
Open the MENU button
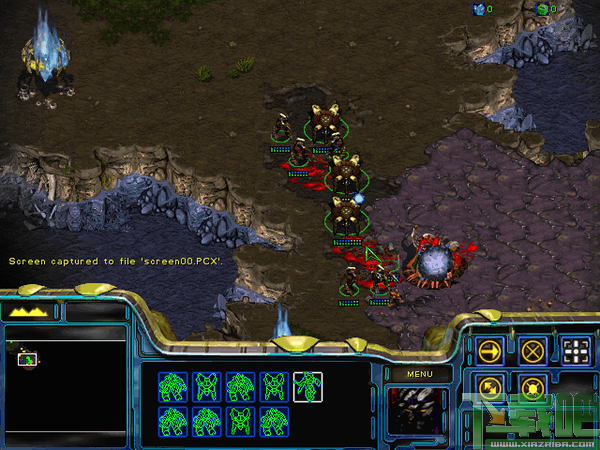pos(417,374)
